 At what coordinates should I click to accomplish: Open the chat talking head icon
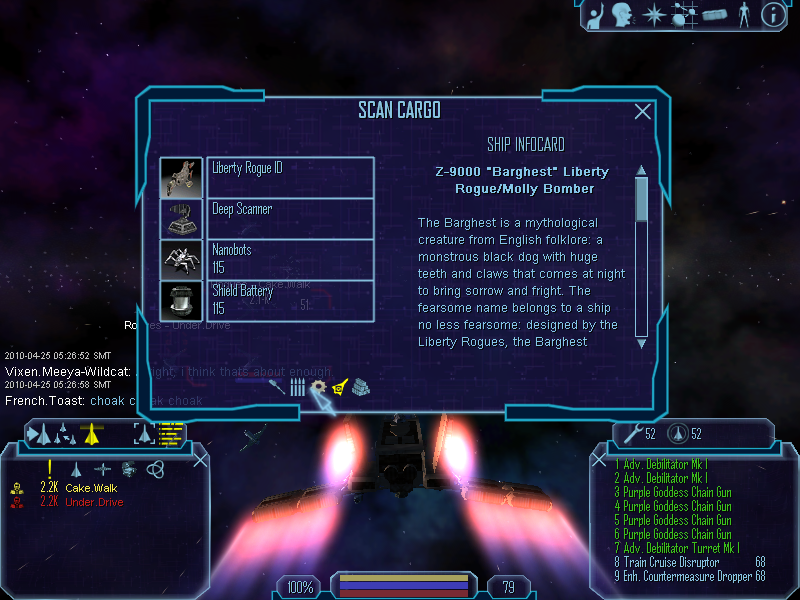624,15
